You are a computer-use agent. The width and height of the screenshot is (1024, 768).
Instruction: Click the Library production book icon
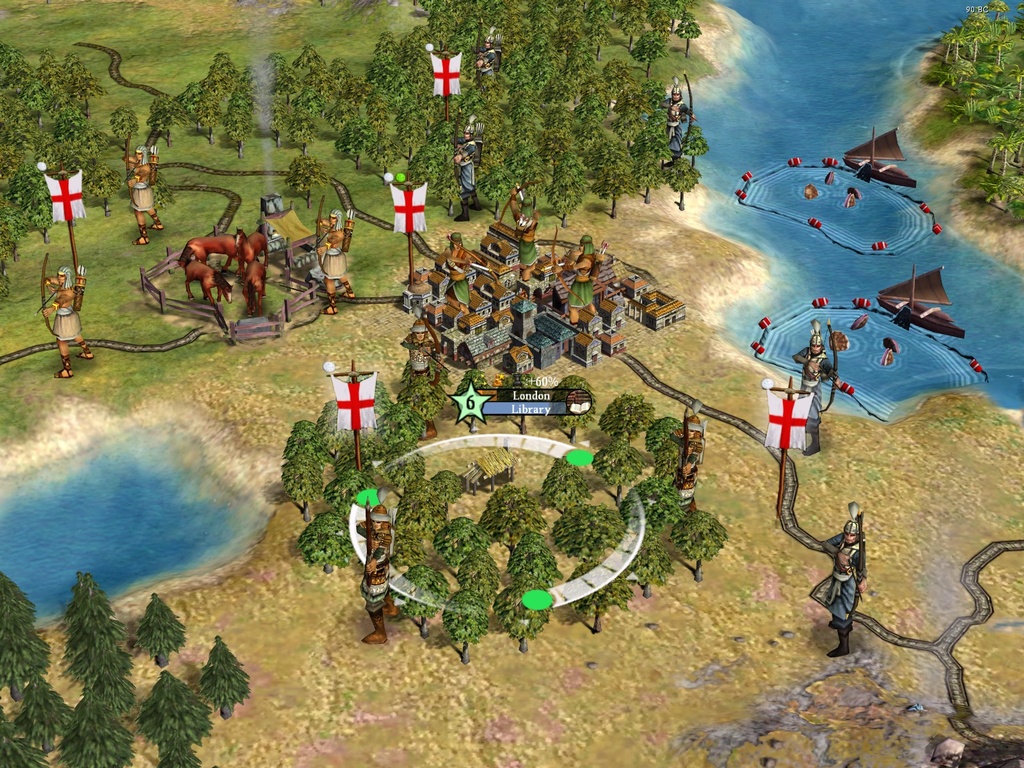pos(577,402)
